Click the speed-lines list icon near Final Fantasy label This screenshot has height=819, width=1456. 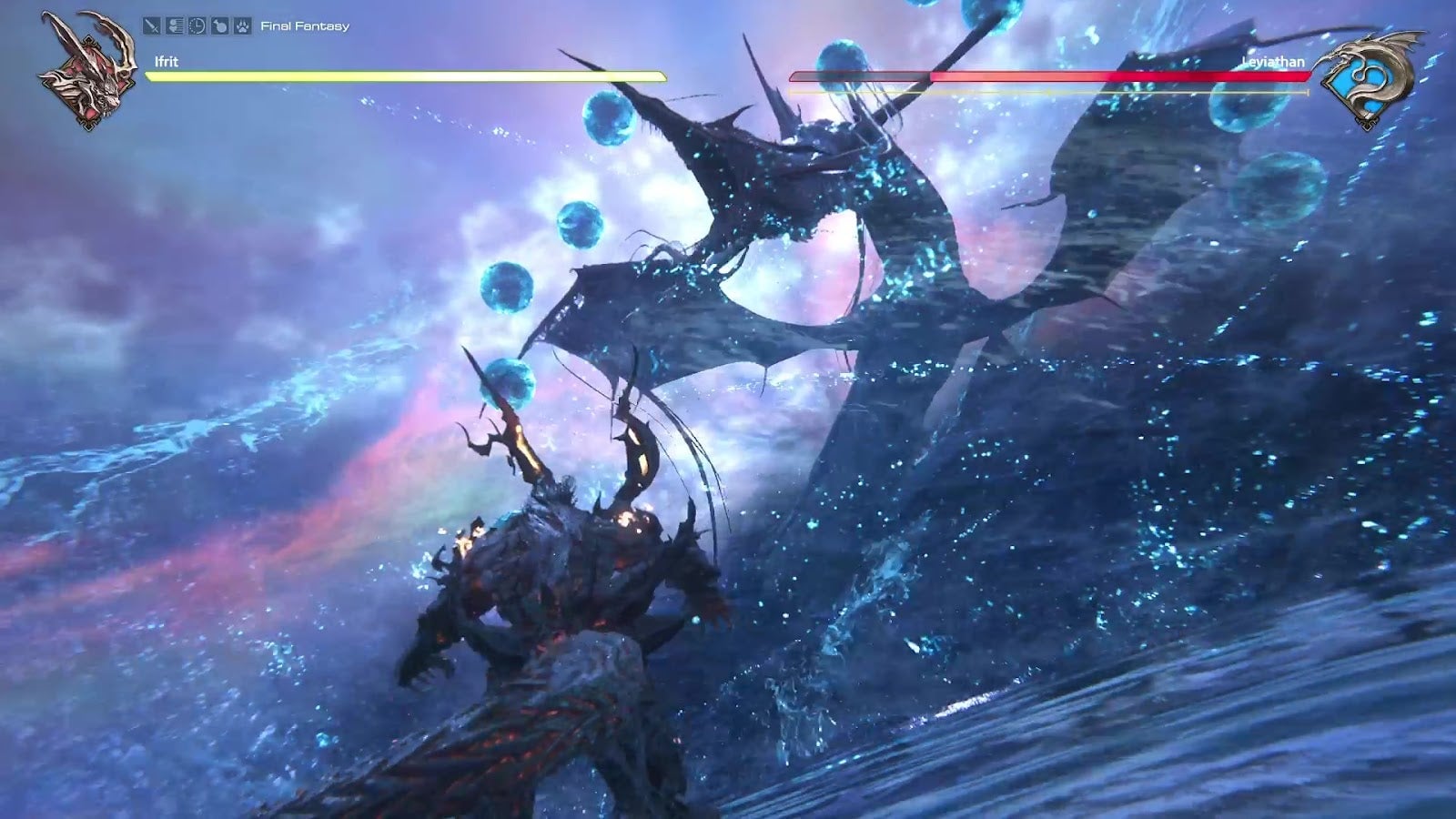175,25
